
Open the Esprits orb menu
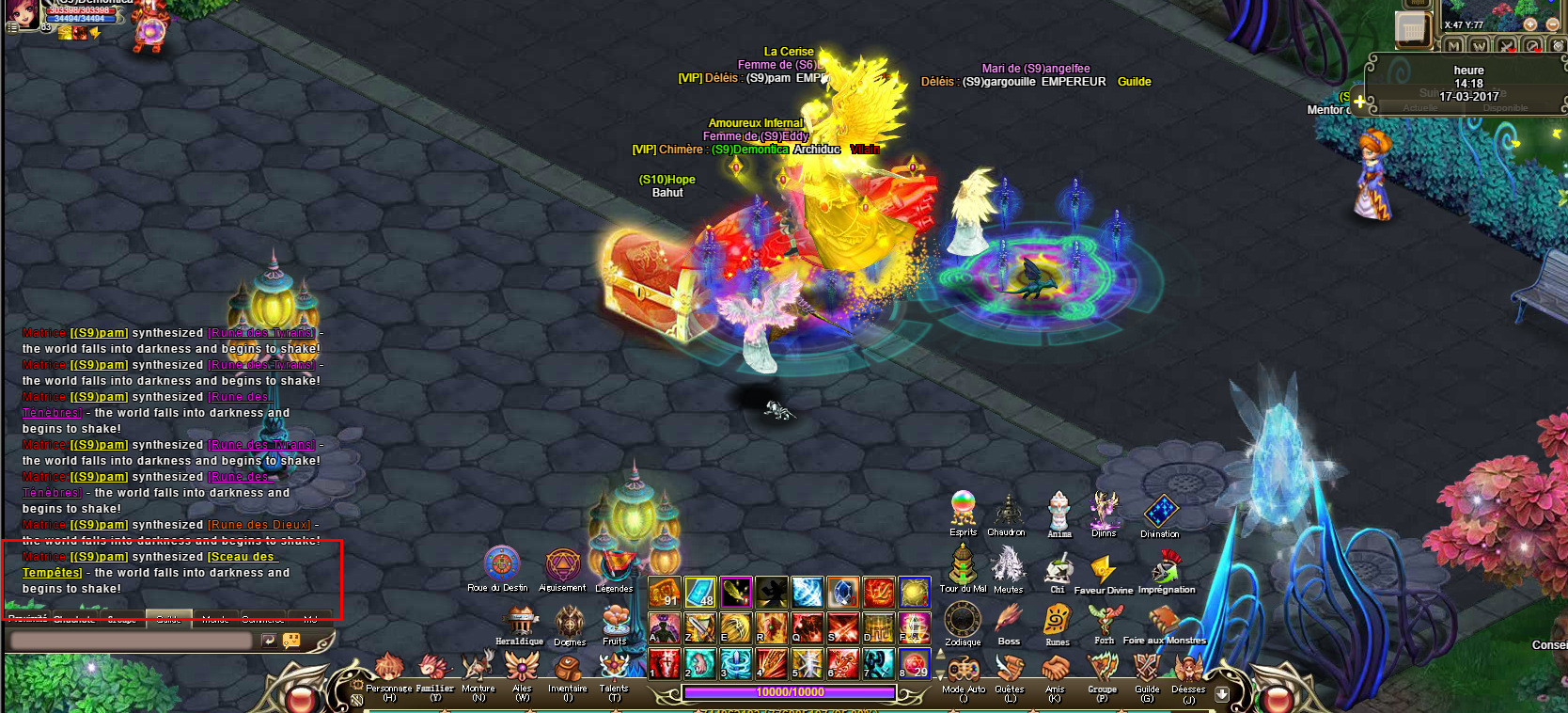(x=963, y=509)
